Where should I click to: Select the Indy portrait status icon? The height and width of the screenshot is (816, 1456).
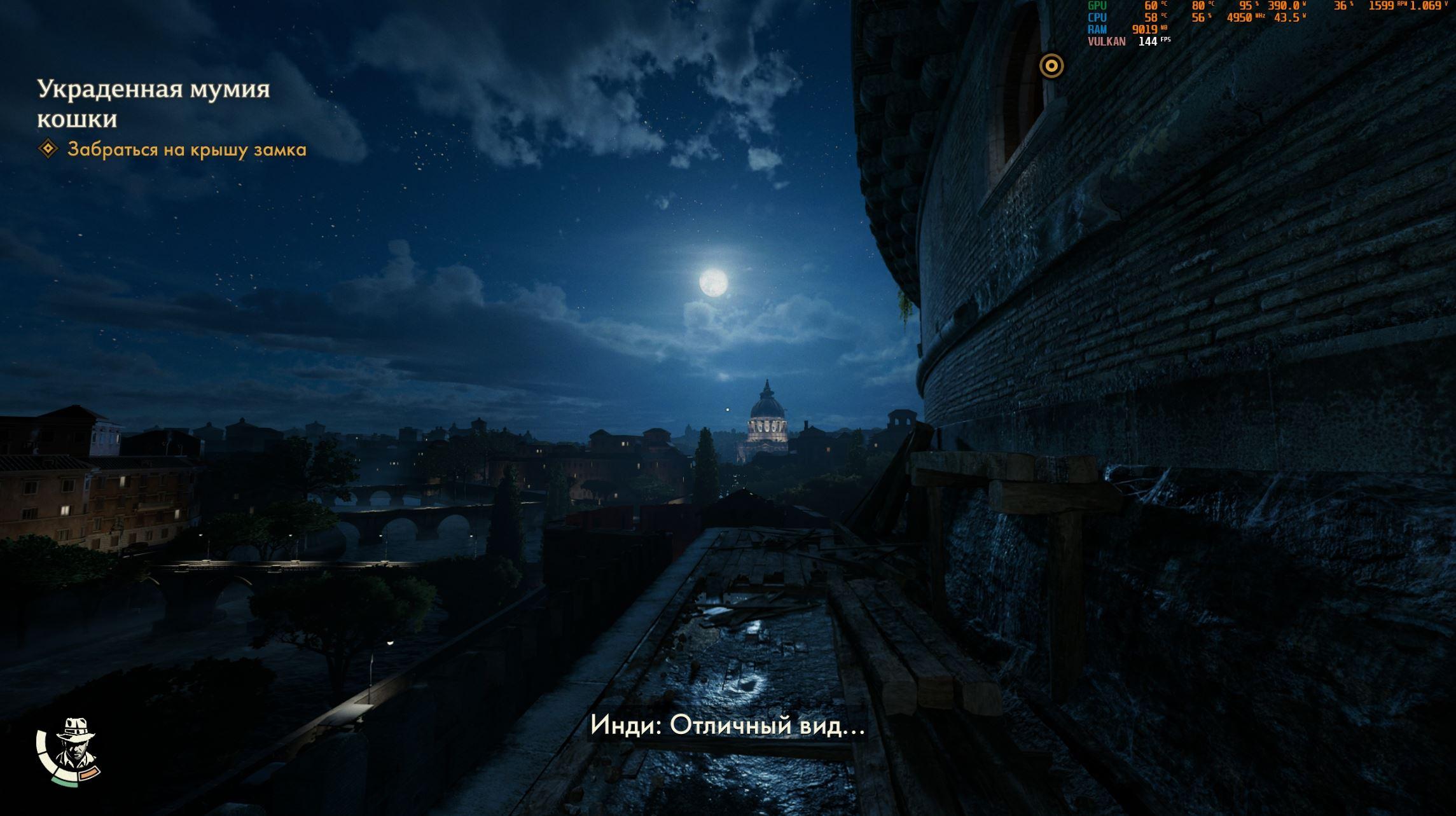[73, 751]
